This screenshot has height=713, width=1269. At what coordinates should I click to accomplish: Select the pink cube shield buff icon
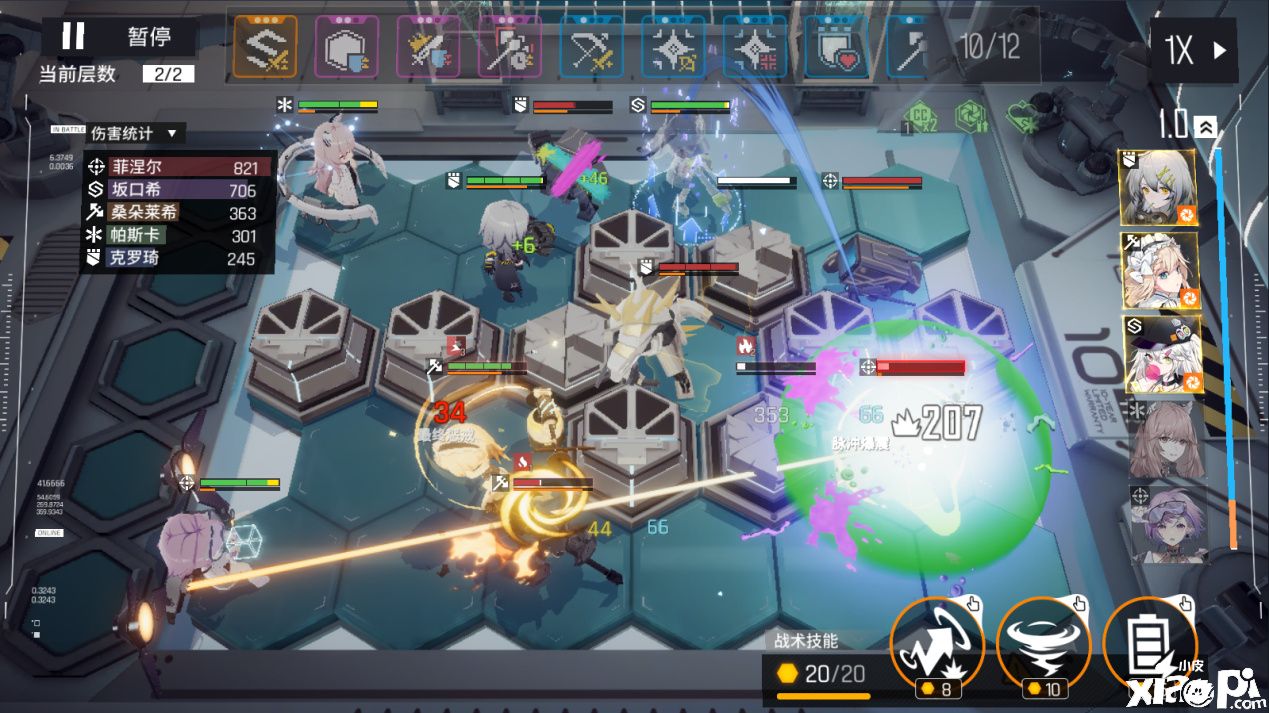[x=347, y=47]
